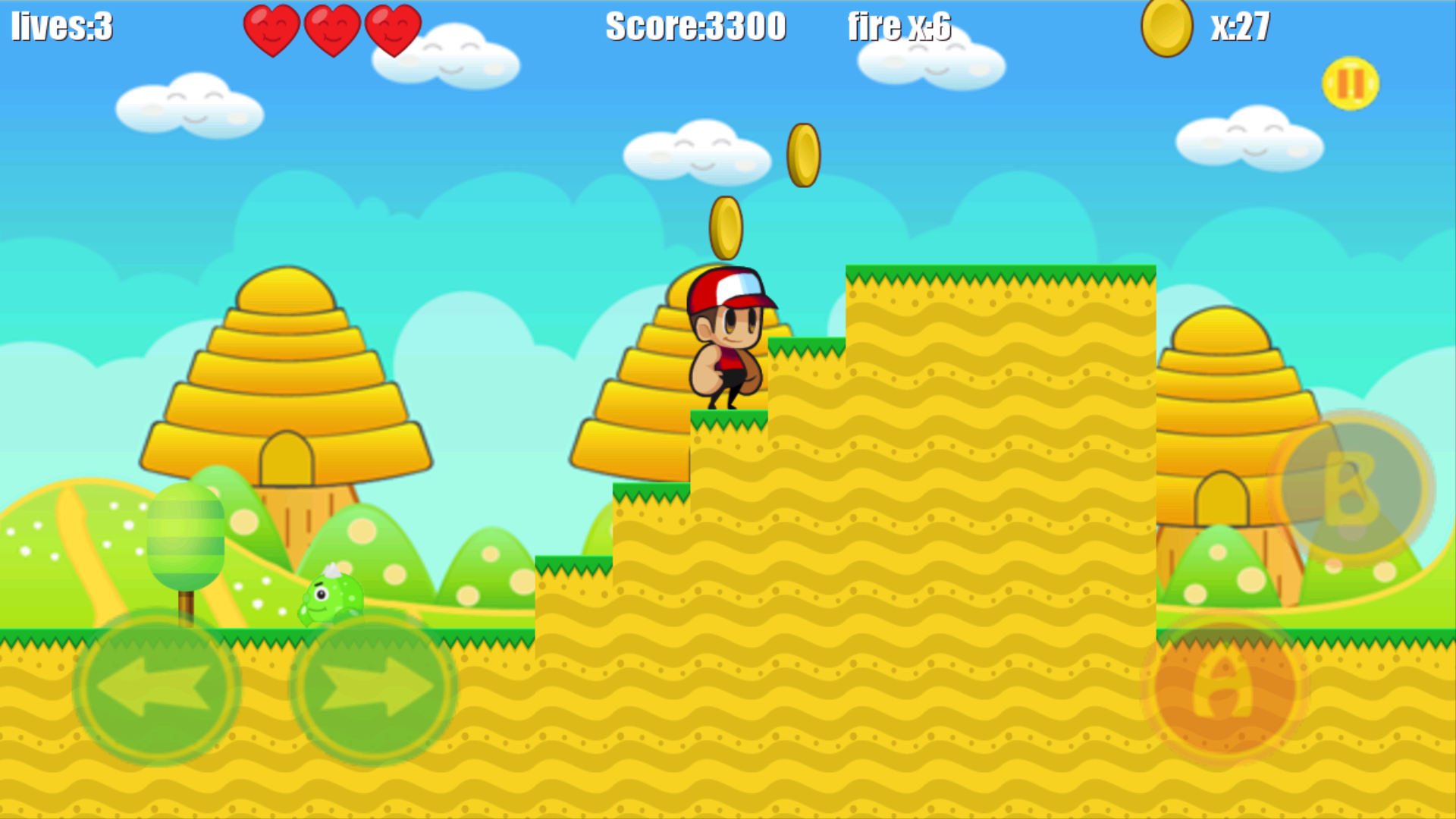Select the first heart in the health bar

(x=273, y=29)
